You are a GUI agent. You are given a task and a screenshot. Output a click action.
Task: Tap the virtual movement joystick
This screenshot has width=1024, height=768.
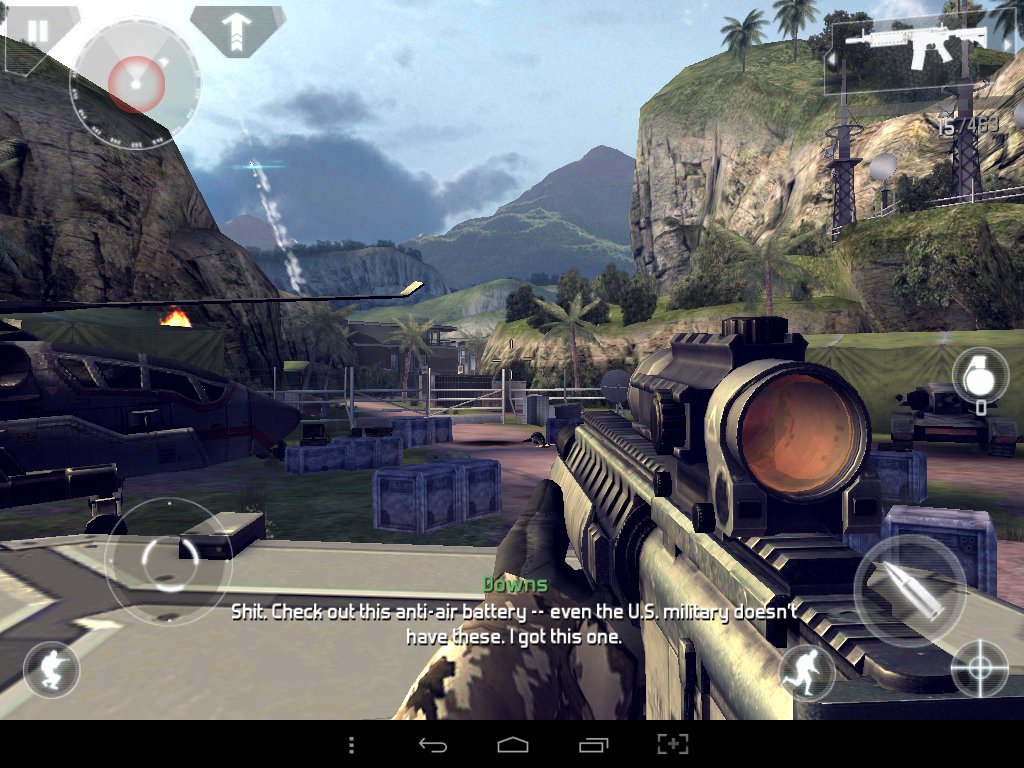pos(168,562)
